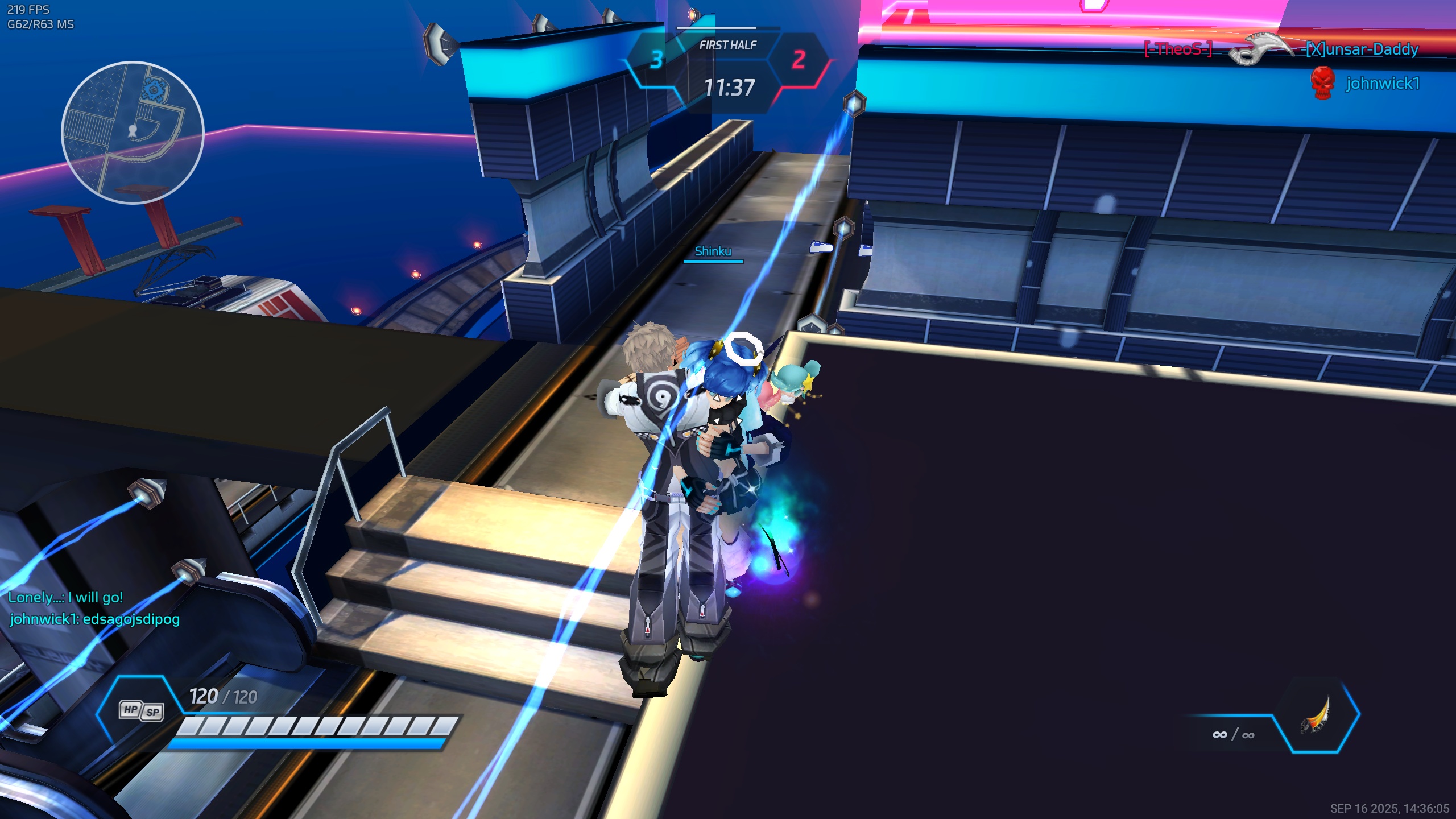1456x819 pixels.
Task: Click the Lonely chat line
Action: [65, 597]
